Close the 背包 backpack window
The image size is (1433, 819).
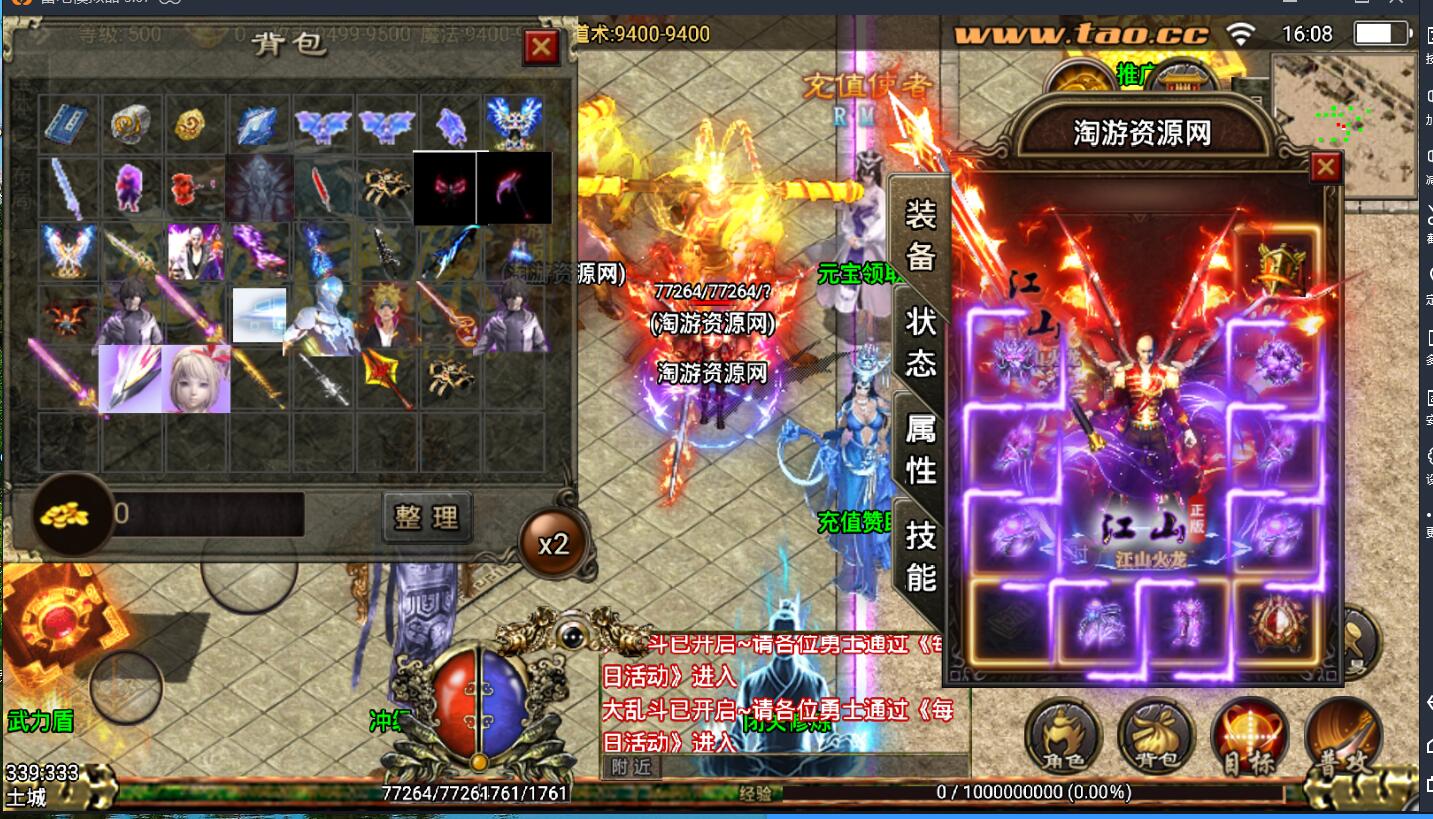click(x=541, y=47)
